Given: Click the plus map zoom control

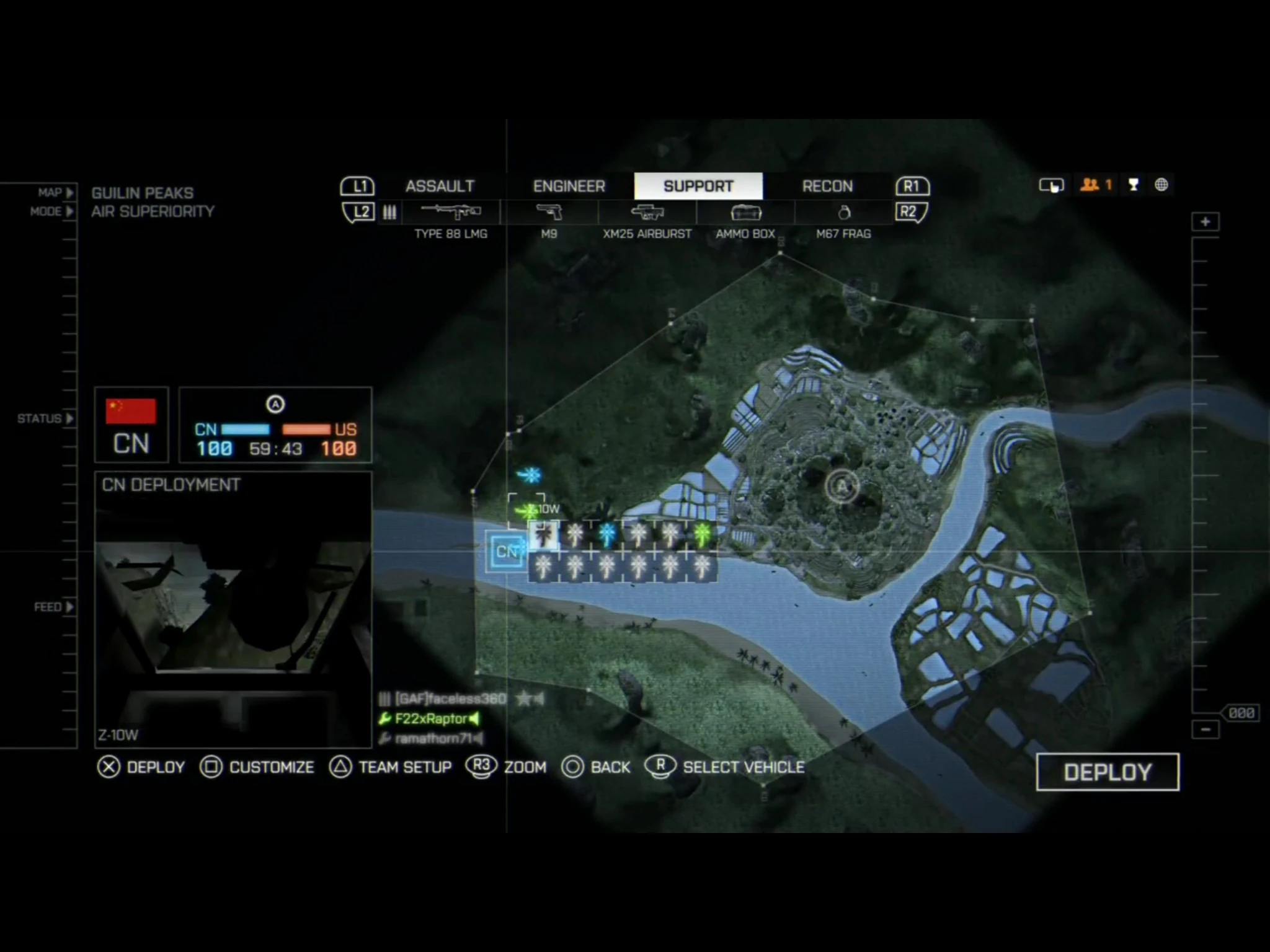Looking at the screenshot, I should 1204,222.
